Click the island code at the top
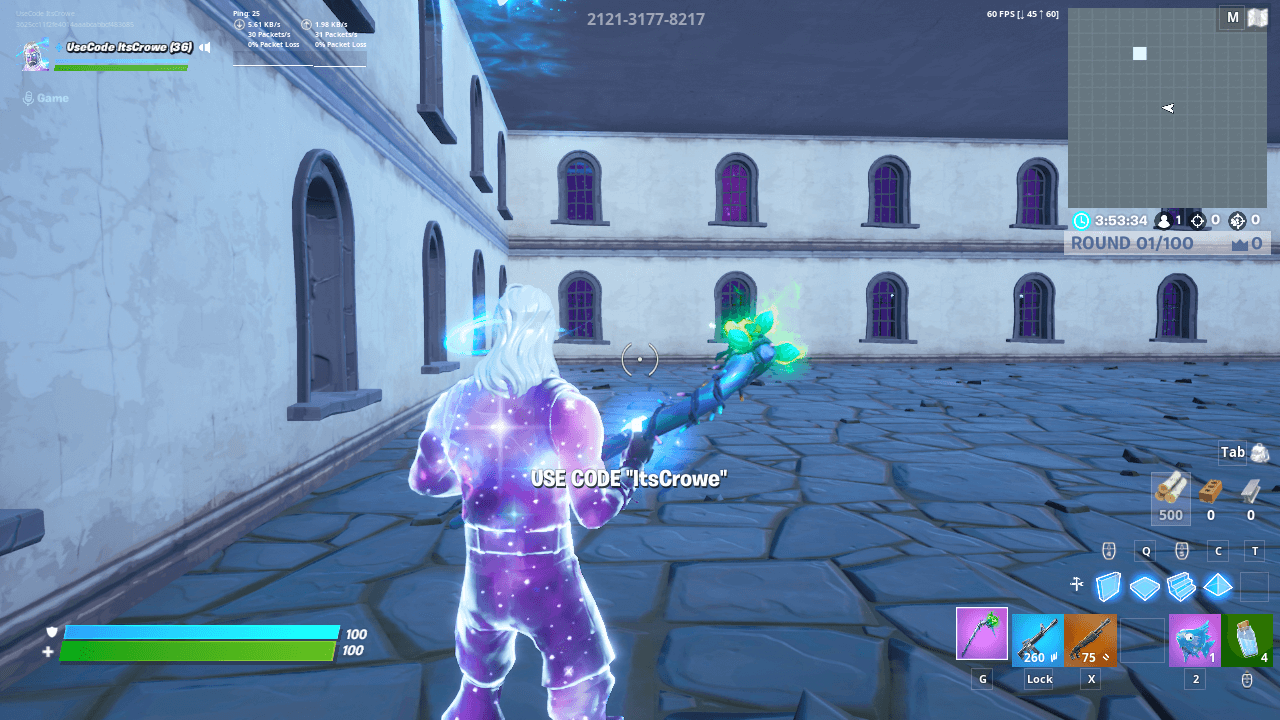Viewport: 1280px width, 720px height. [646, 18]
